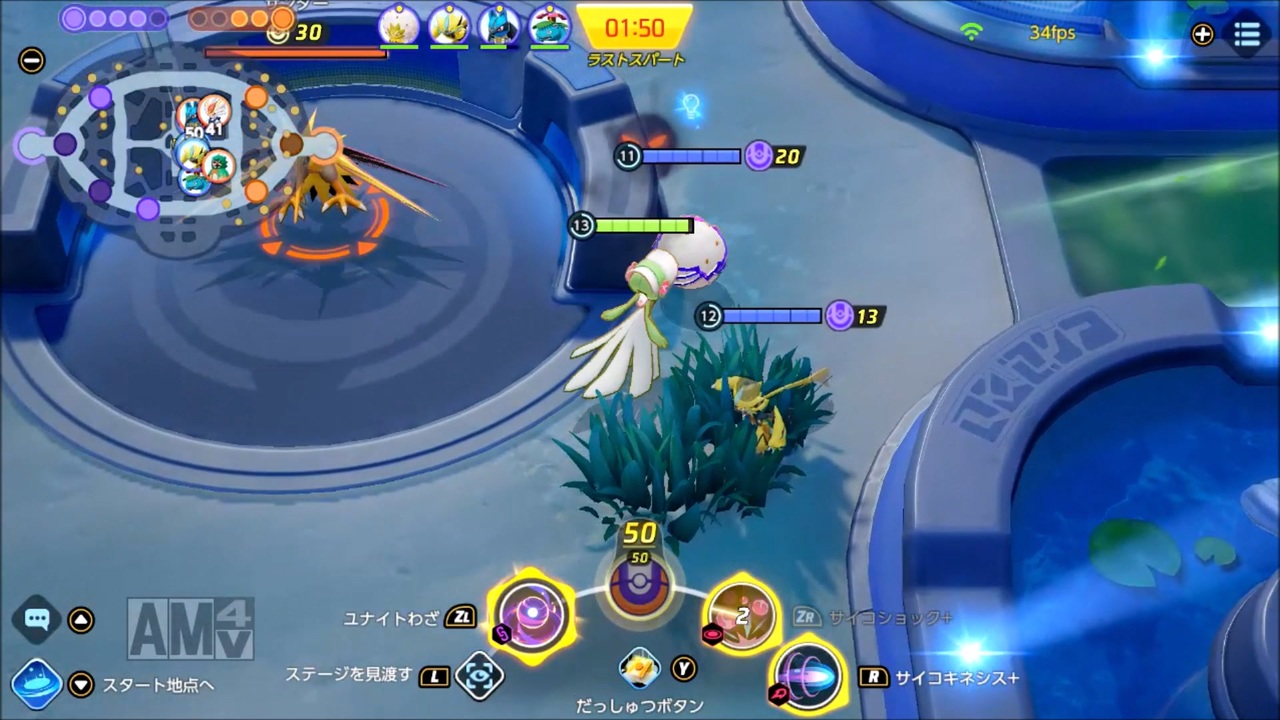The image size is (1280, 720).
Task: Activate the Unite Move with ZL icon
Action: click(x=531, y=615)
